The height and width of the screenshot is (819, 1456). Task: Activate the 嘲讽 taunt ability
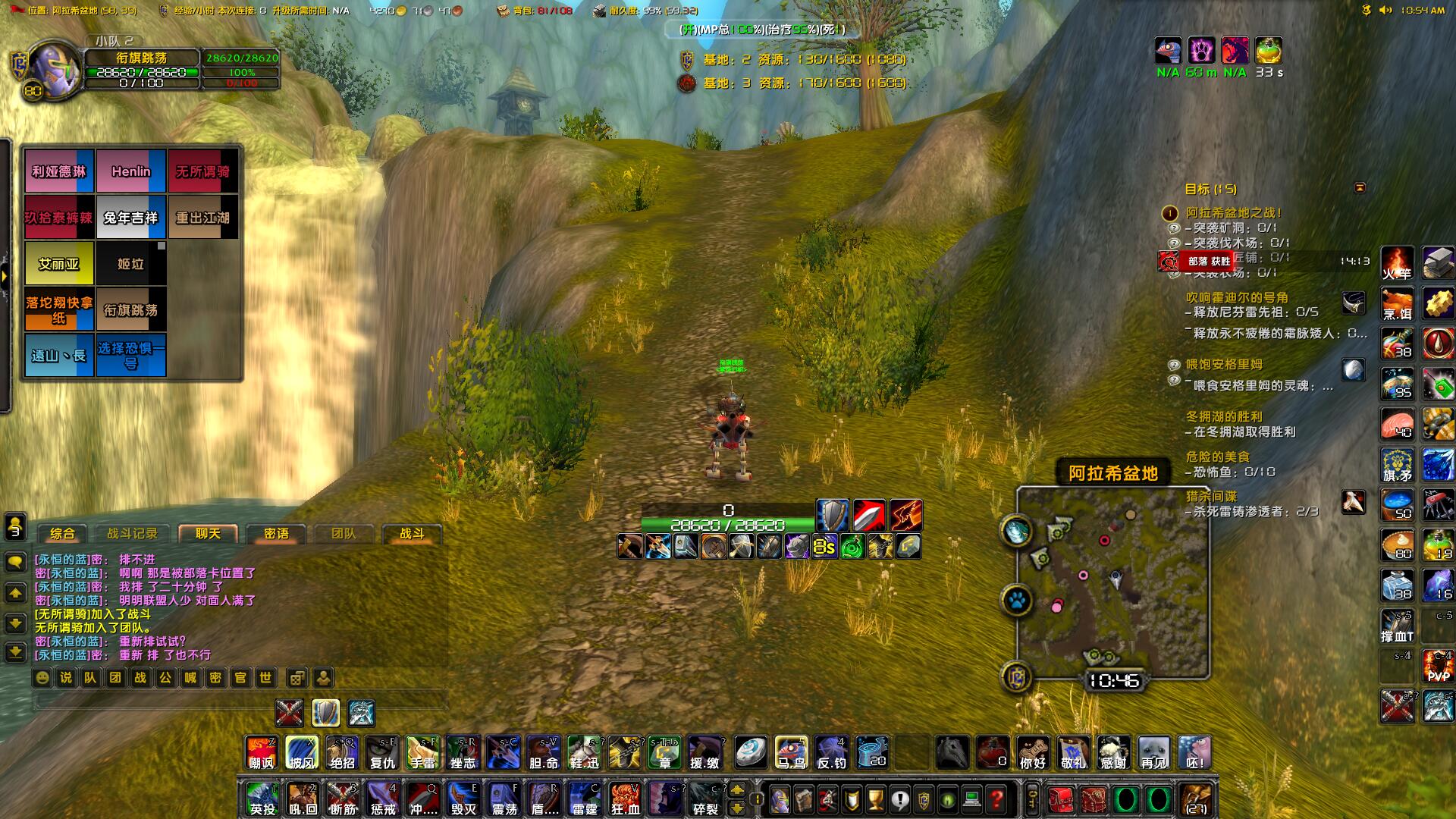click(x=262, y=753)
